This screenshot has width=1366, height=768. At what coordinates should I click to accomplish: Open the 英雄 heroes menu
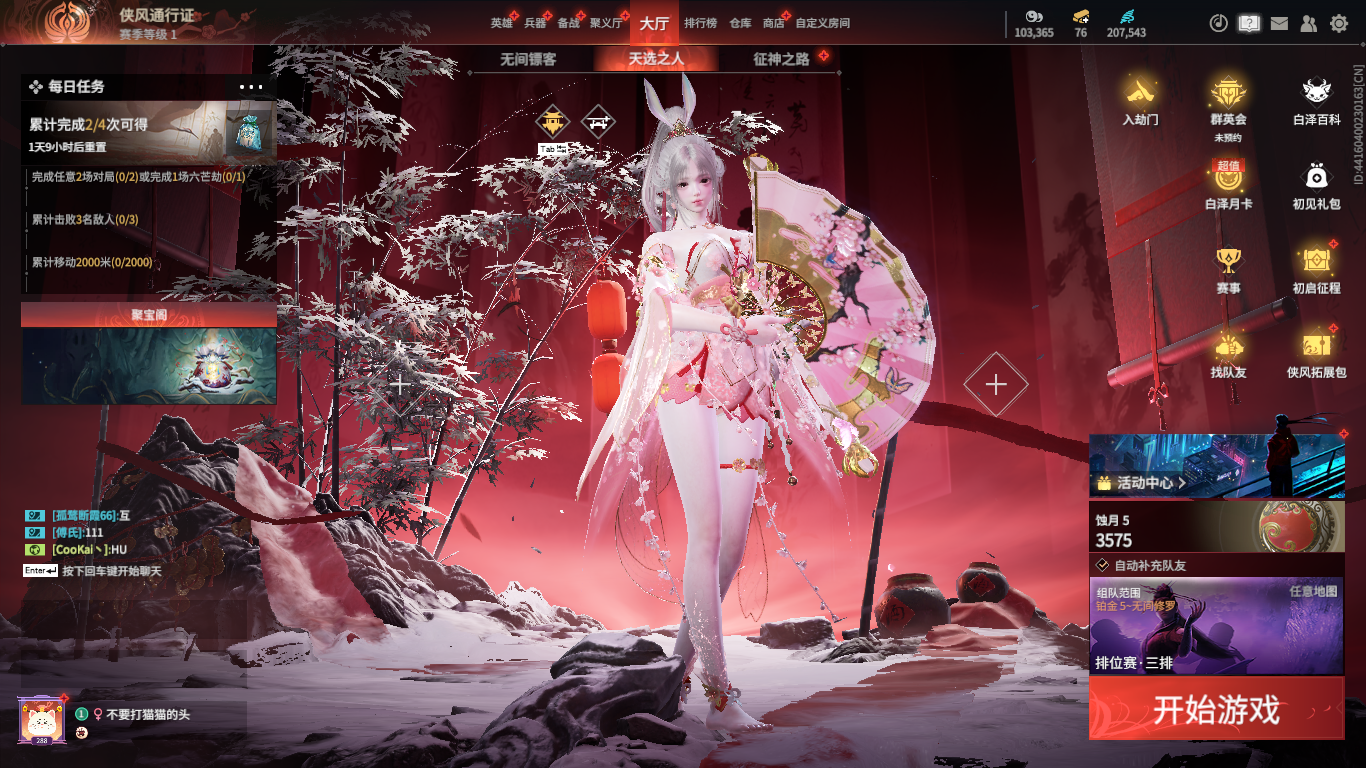[x=501, y=23]
